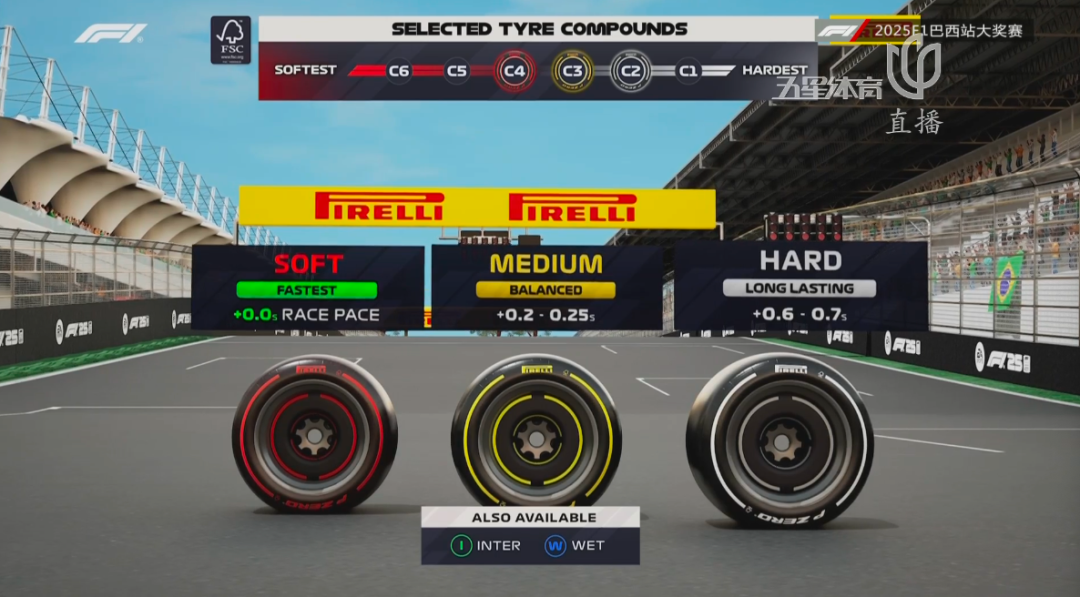Viewport: 1080px width, 597px height.
Task: Click the FSC certification badge
Action: point(230,40)
